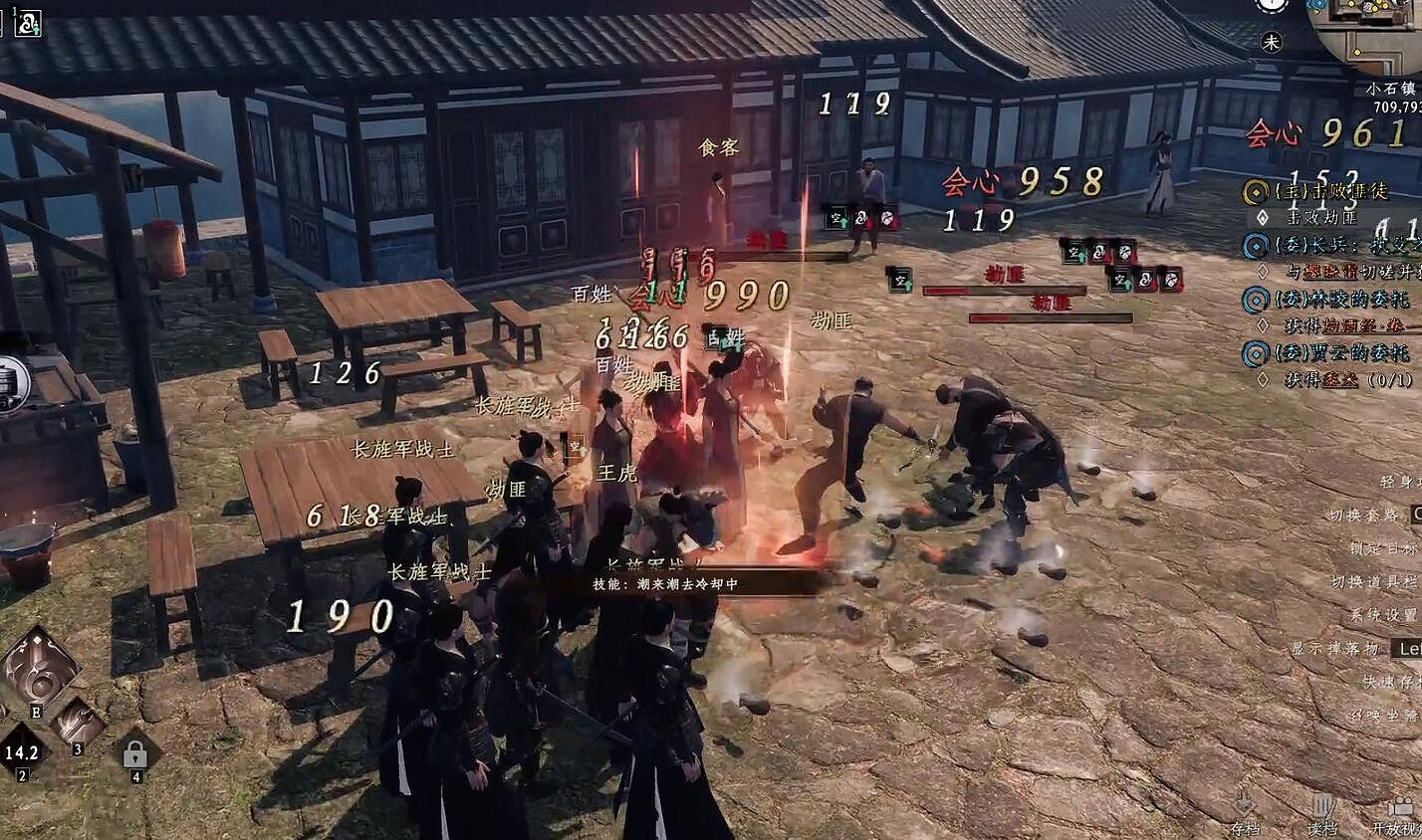Click the golden main quest marker icon
Screen dimensions: 1422x840
(x=1256, y=193)
